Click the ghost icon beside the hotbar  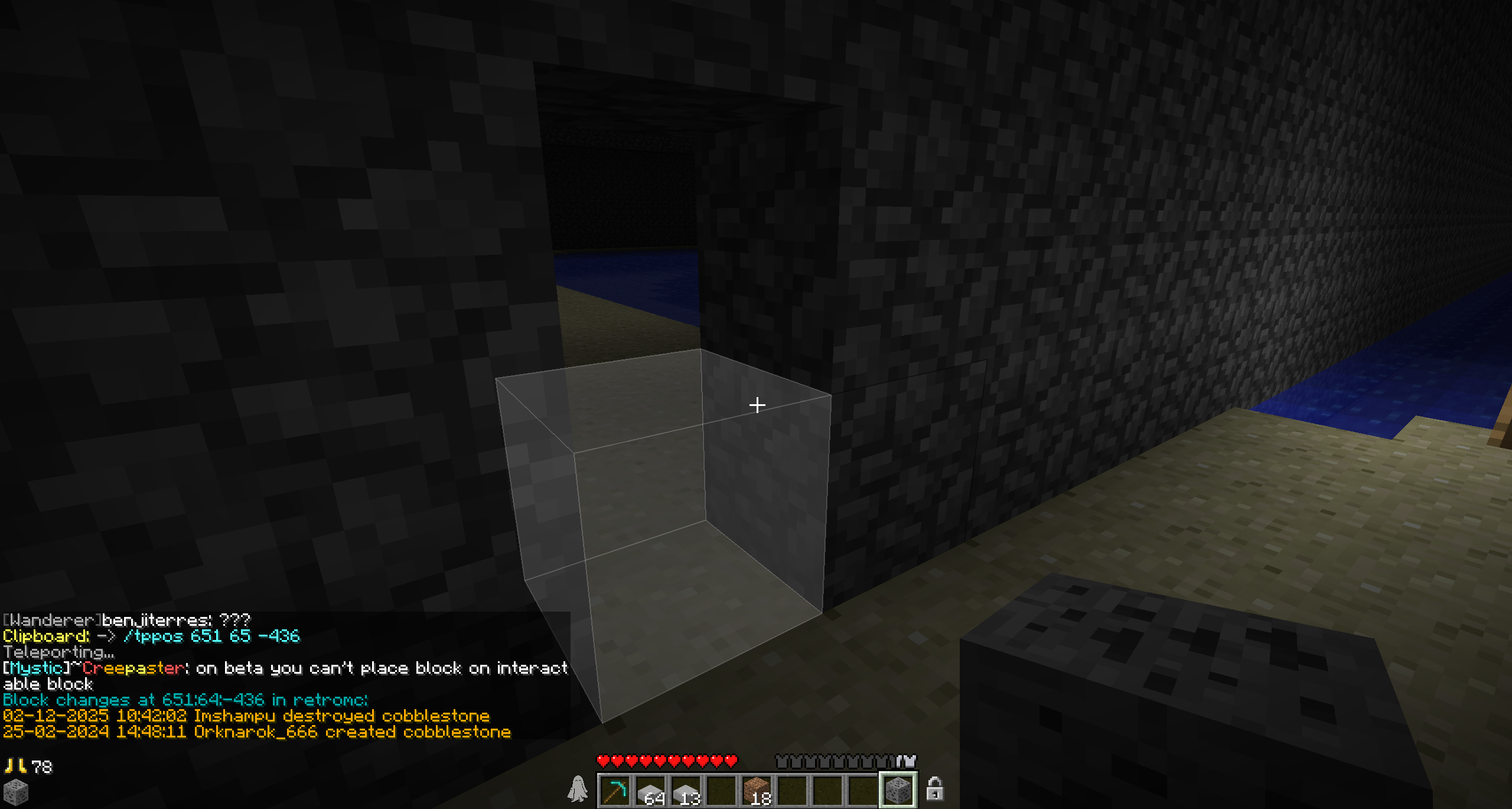click(578, 789)
